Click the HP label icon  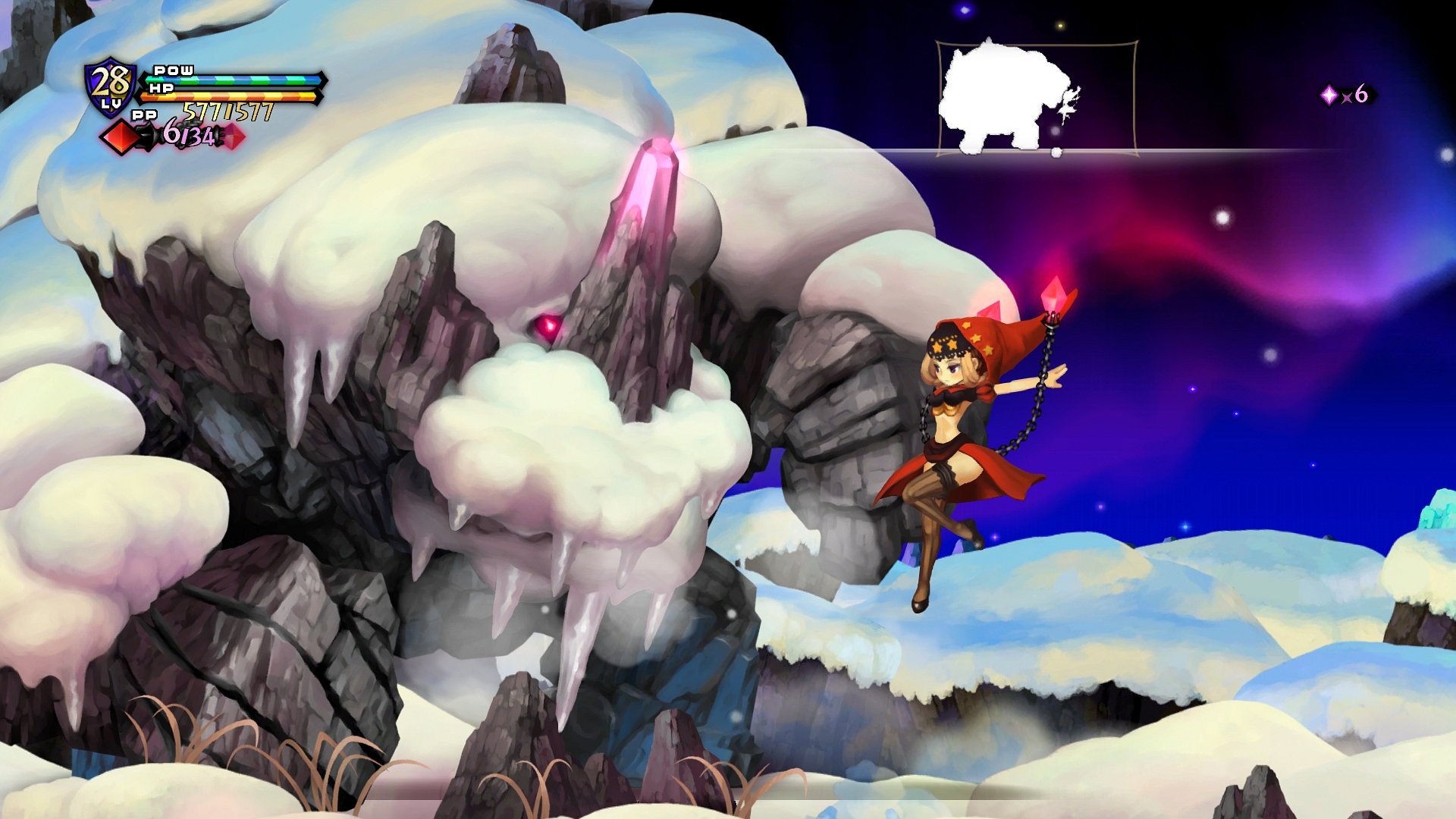click(x=162, y=87)
